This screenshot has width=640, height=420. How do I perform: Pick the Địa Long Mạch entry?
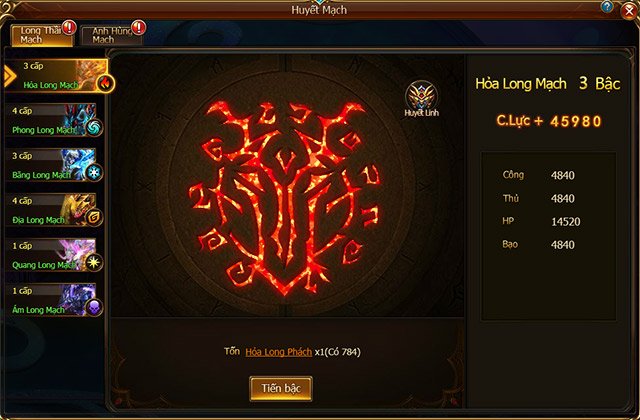point(56,210)
